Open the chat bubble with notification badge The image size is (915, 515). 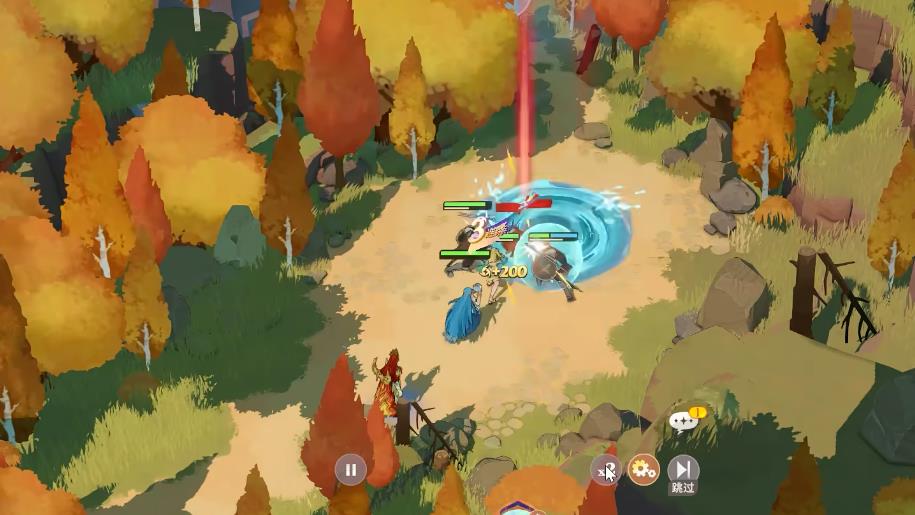pyautogui.click(x=686, y=420)
